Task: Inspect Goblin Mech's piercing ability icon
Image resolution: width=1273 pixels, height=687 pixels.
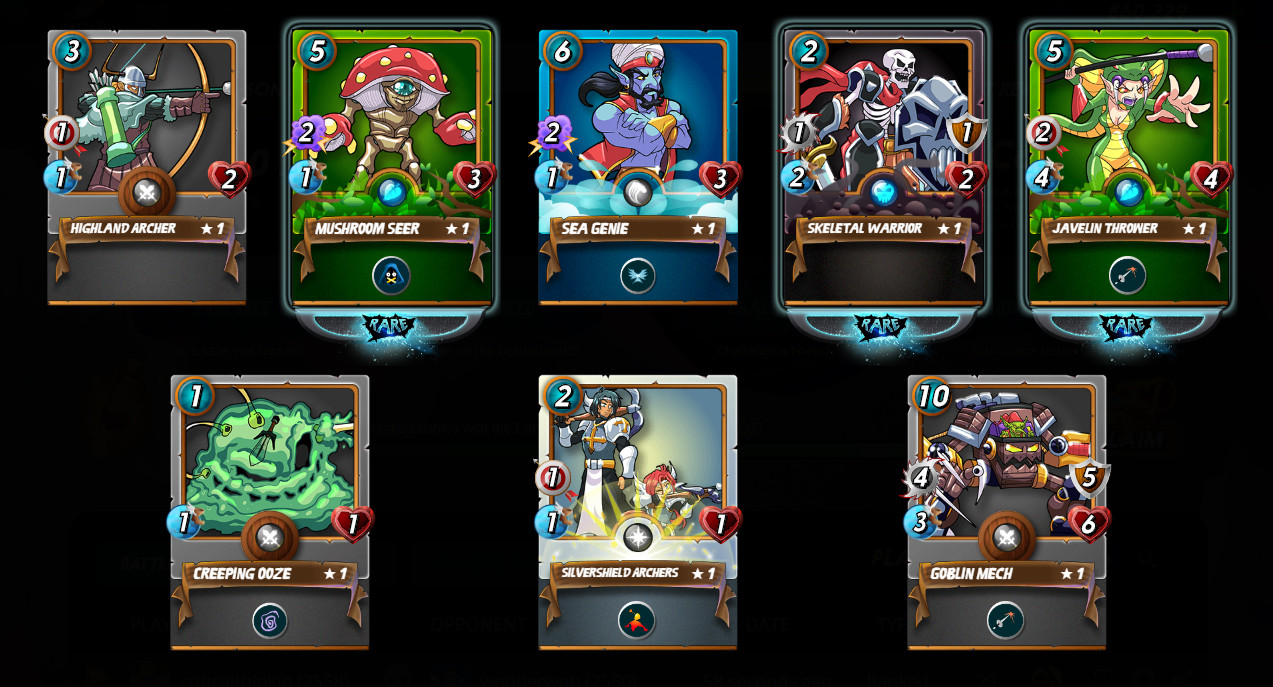Action: click(1005, 621)
